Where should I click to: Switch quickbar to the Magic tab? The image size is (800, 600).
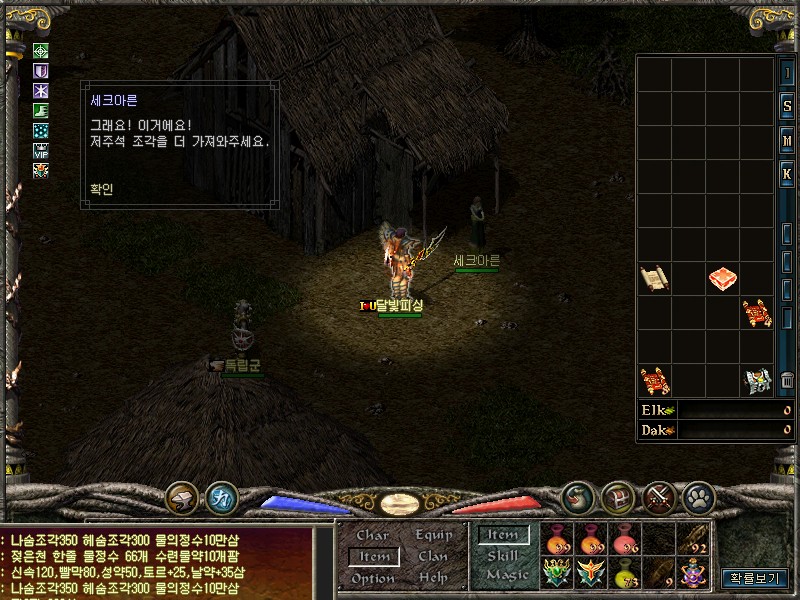point(506,575)
